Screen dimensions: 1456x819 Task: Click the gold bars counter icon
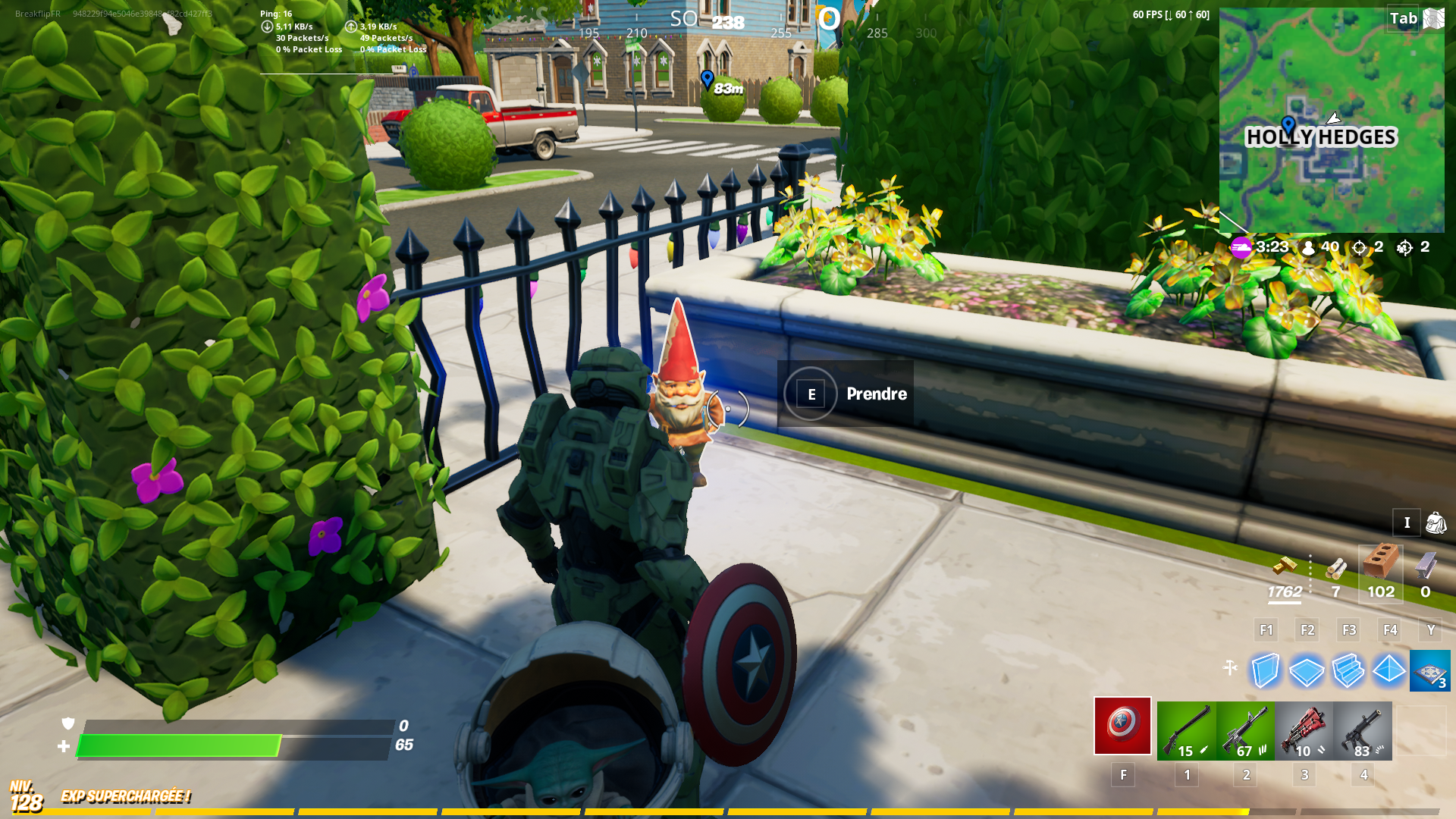[1285, 565]
